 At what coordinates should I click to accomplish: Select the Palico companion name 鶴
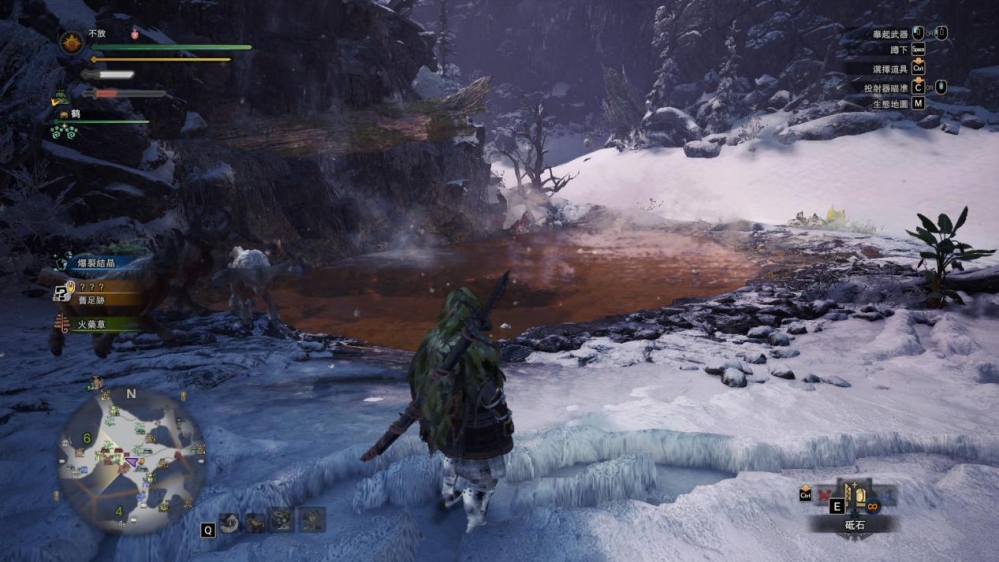[x=75, y=114]
